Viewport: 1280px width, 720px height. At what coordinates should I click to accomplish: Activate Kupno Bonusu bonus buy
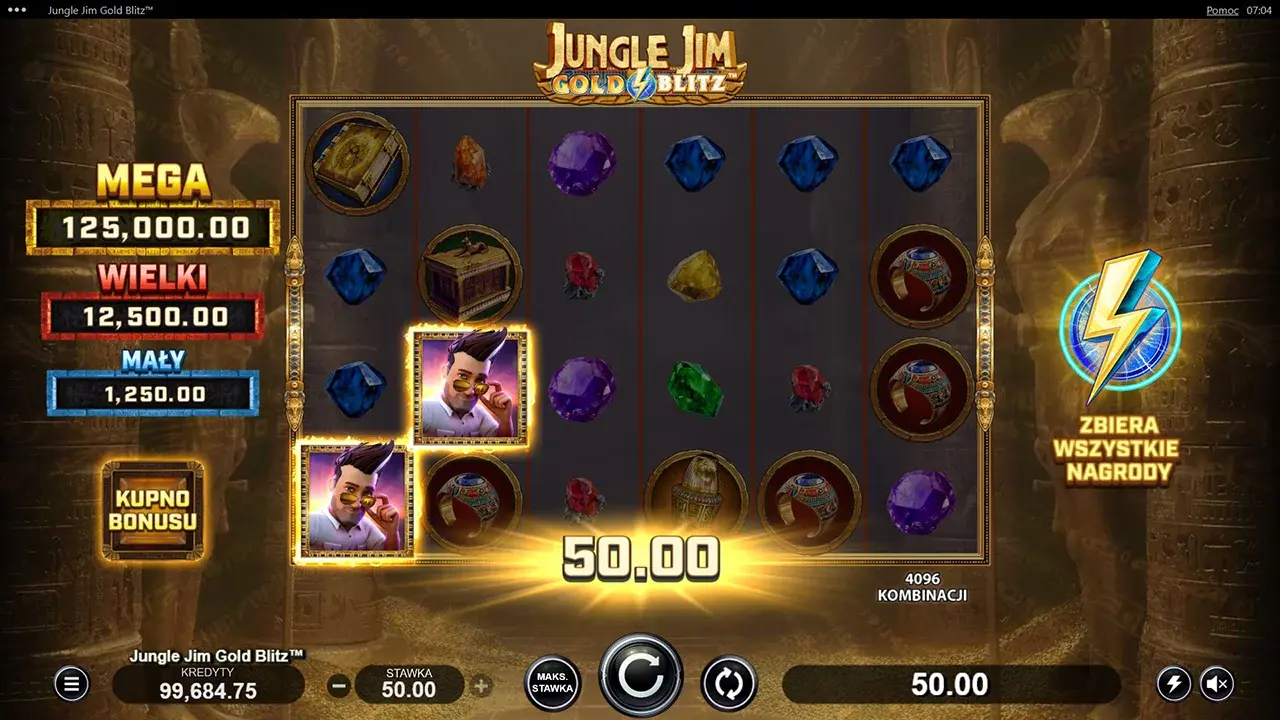152,510
